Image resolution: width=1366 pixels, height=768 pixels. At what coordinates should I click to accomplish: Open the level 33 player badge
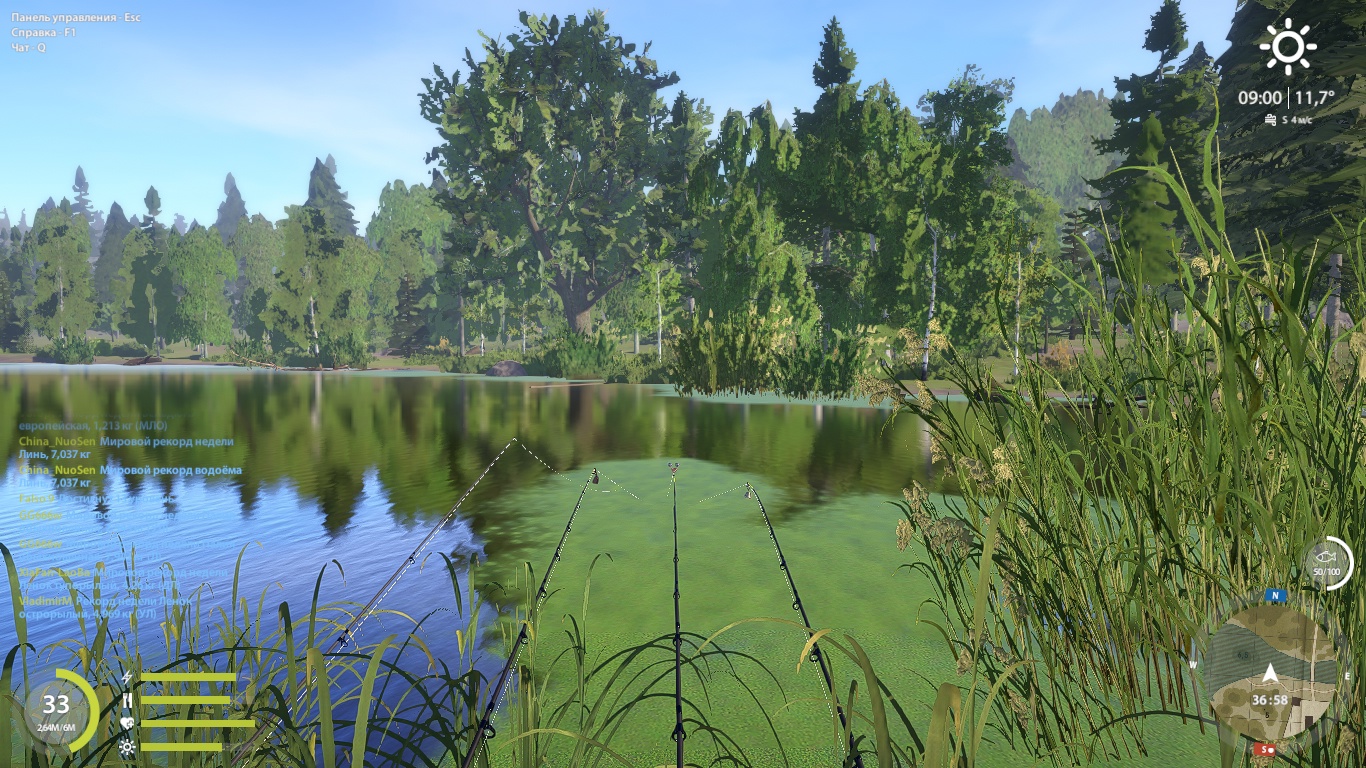57,710
